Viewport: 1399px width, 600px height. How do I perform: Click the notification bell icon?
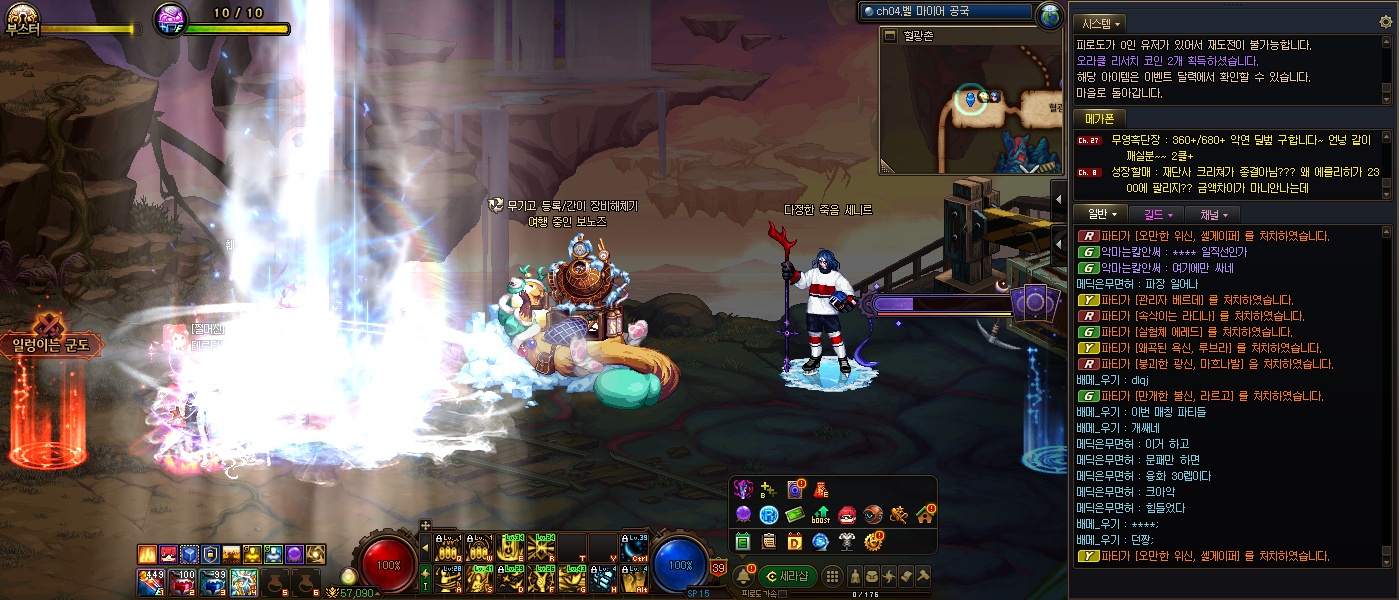click(x=744, y=576)
